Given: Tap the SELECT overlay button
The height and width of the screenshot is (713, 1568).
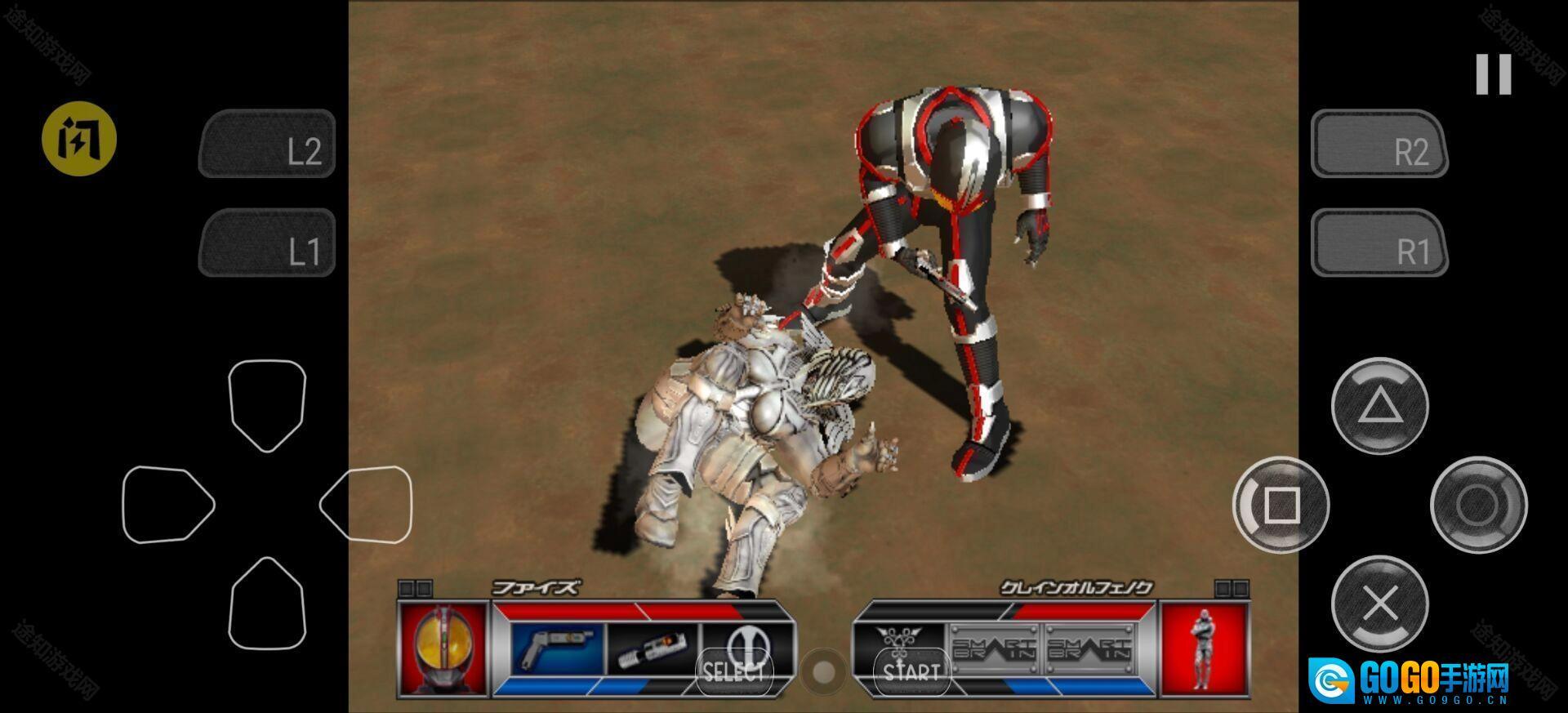Looking at the screenshot, I should [734, 672].
